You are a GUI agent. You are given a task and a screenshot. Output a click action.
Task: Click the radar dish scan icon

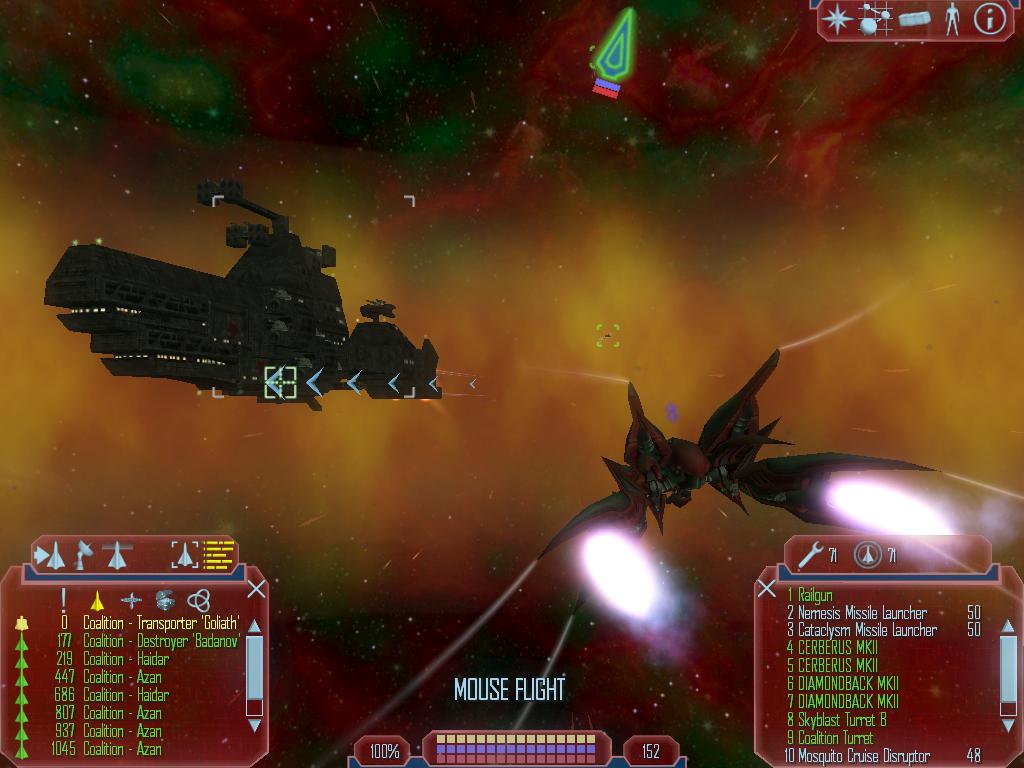pos(85,553)
